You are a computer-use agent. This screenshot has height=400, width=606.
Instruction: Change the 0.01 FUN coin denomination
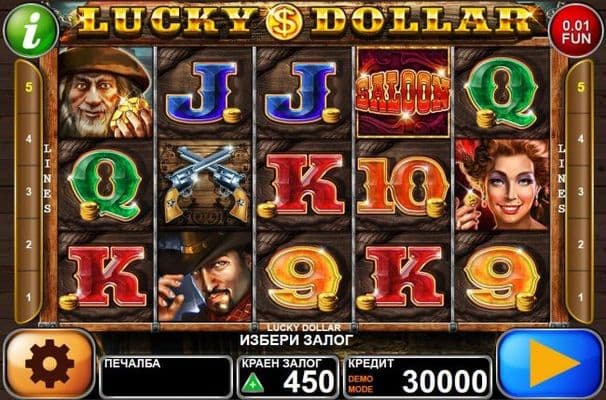click(576, 31)
